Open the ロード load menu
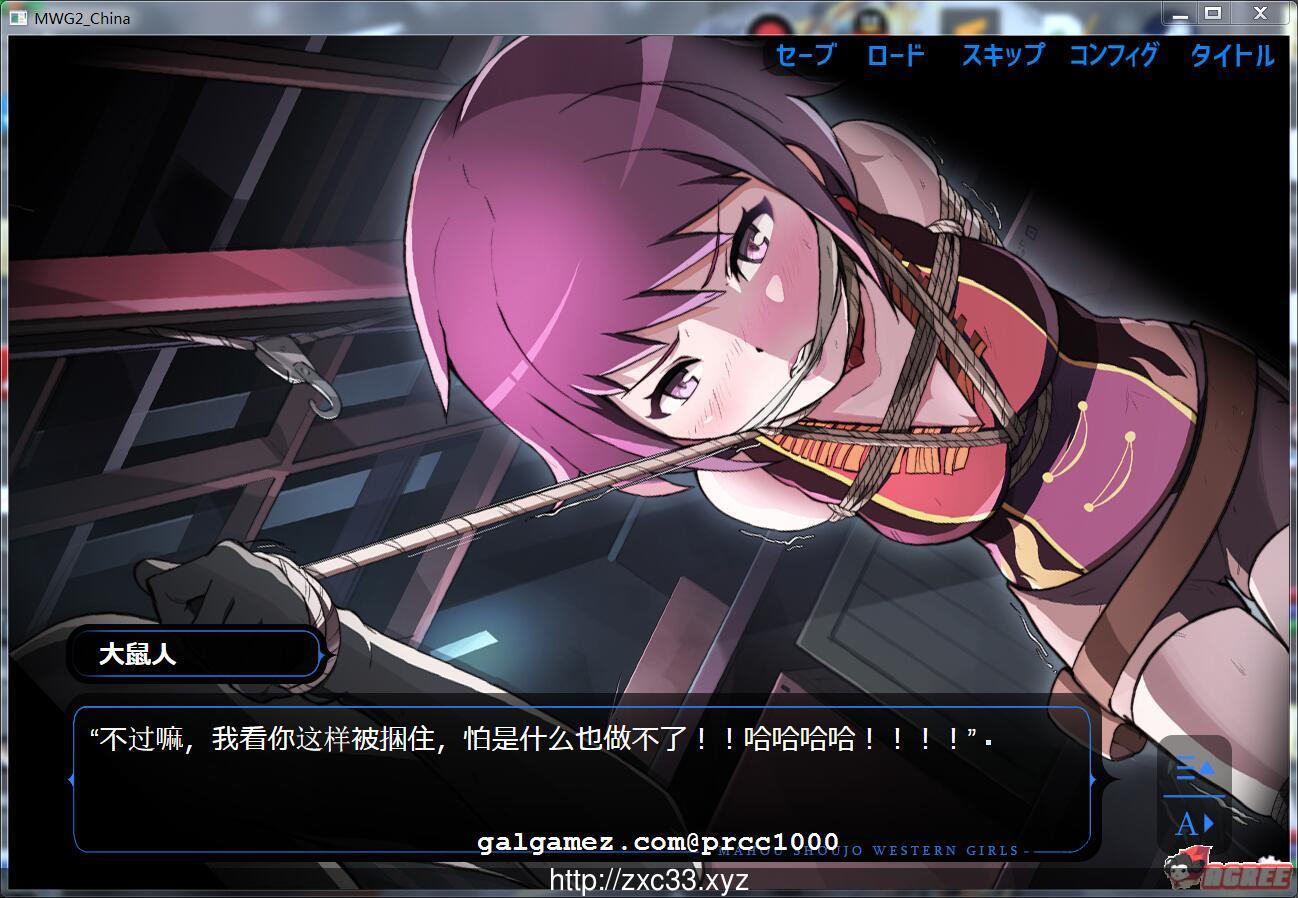This screenshot has width=1298, height=898. (895, 57)
